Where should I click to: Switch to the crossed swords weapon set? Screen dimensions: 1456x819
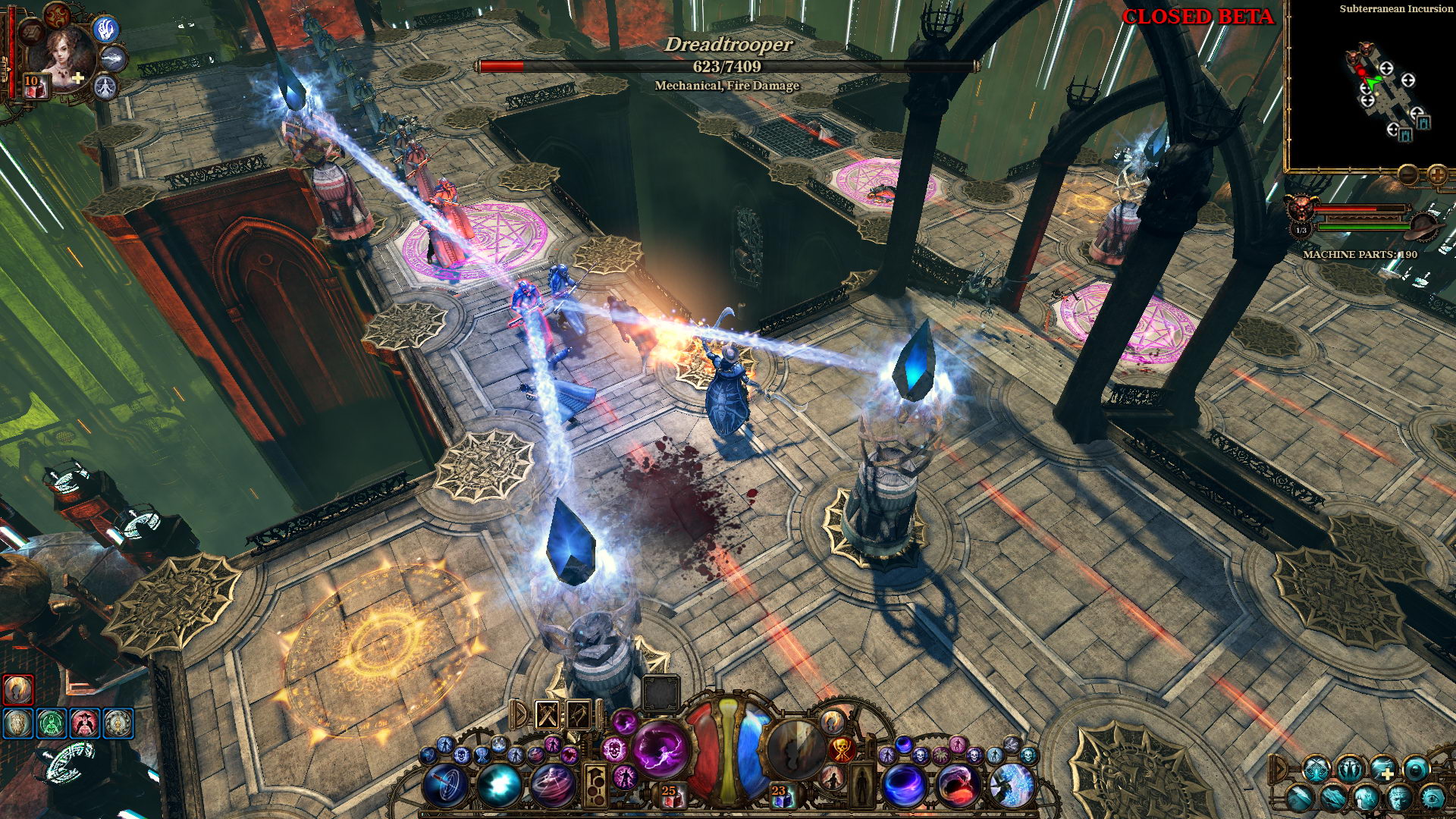(x=548, y=714)
